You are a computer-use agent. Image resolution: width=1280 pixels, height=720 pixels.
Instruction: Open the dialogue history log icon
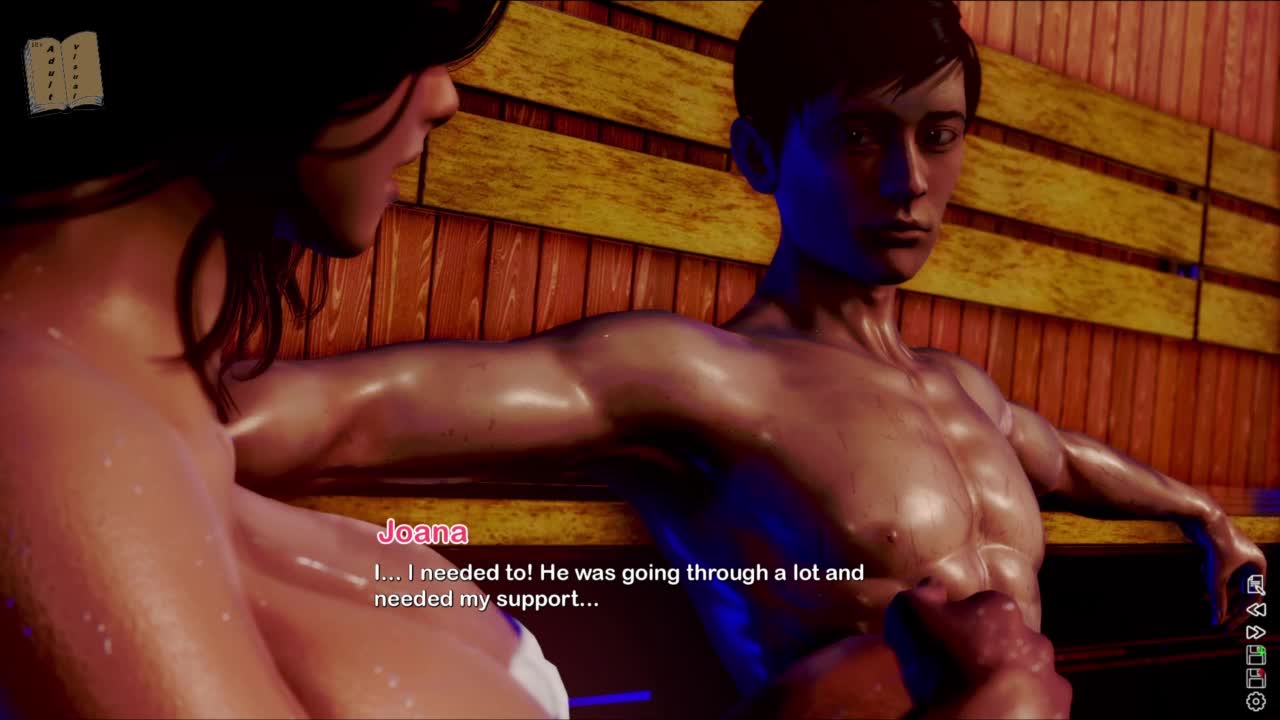1255,585
